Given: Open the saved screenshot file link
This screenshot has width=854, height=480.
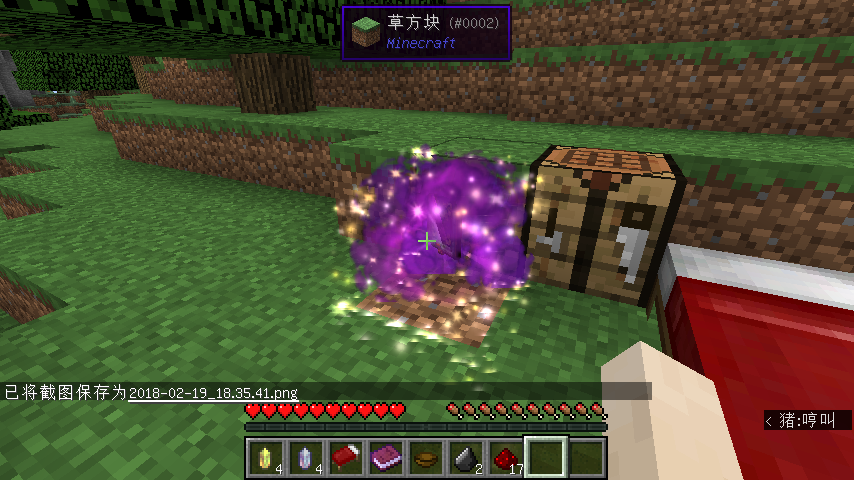Looking at the screenshot, I should 213,393.
